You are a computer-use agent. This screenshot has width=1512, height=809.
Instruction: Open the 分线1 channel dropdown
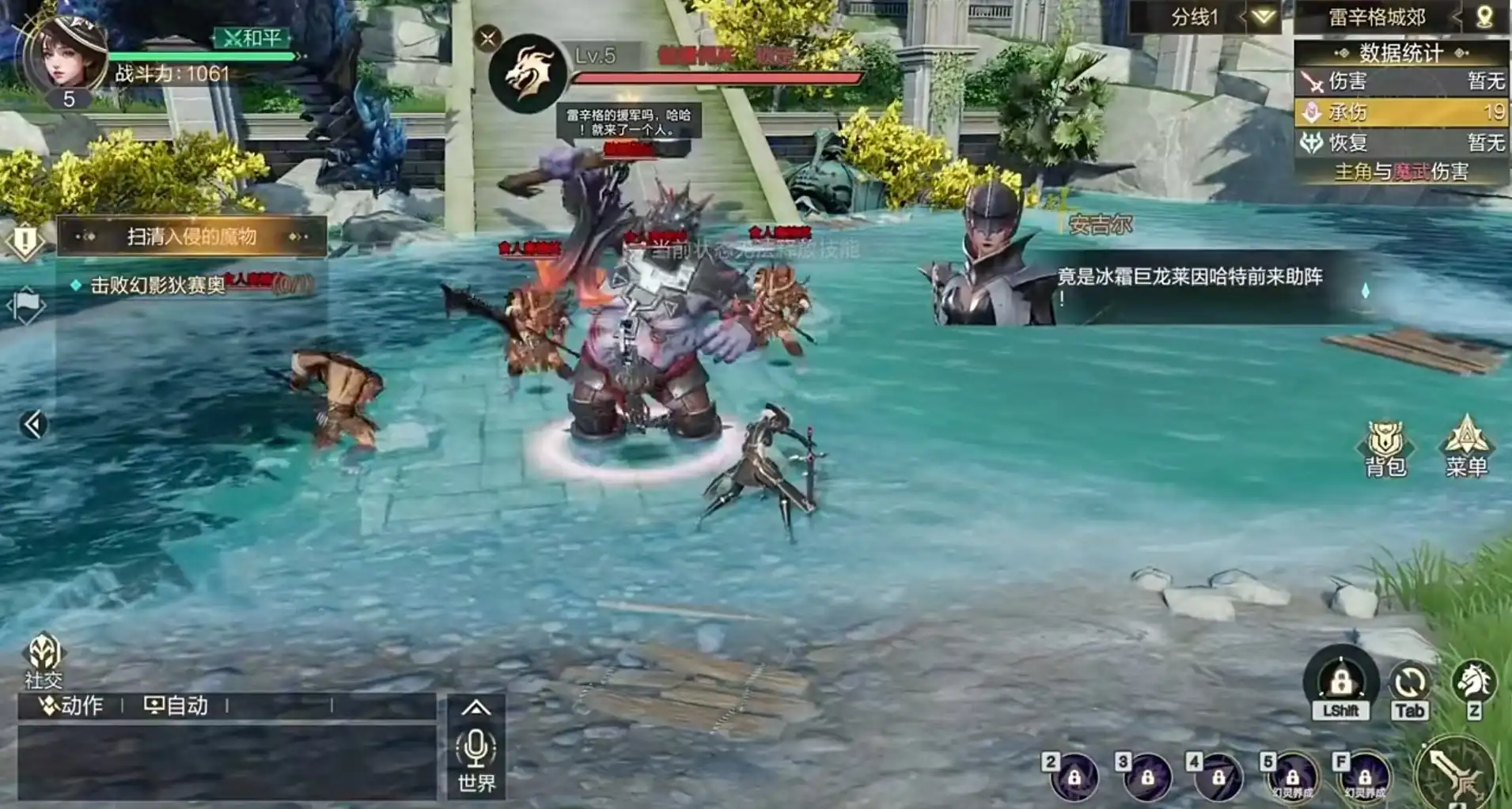[1263, 17]
